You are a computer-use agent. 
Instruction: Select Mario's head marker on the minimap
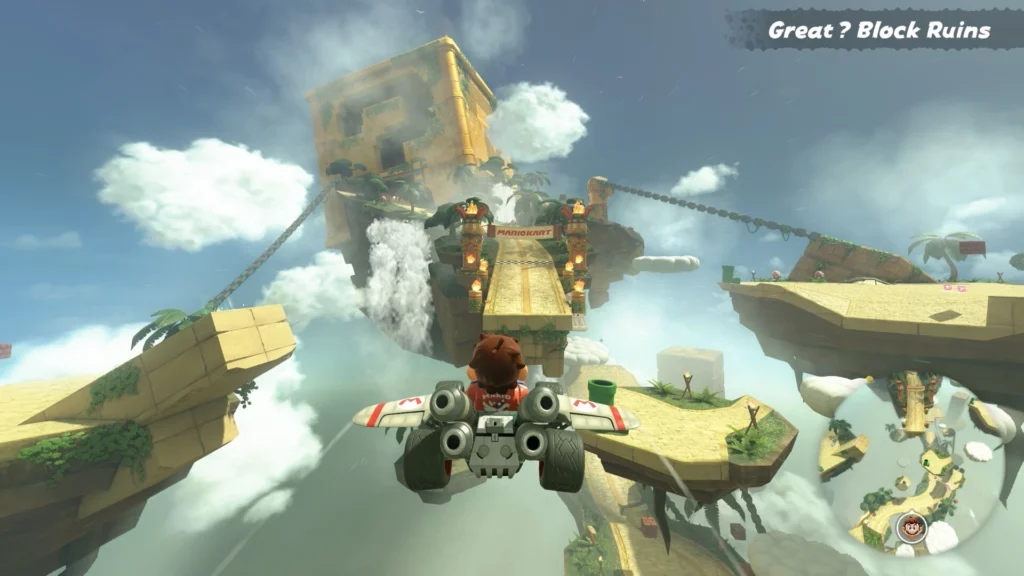(x=910, y=526)
